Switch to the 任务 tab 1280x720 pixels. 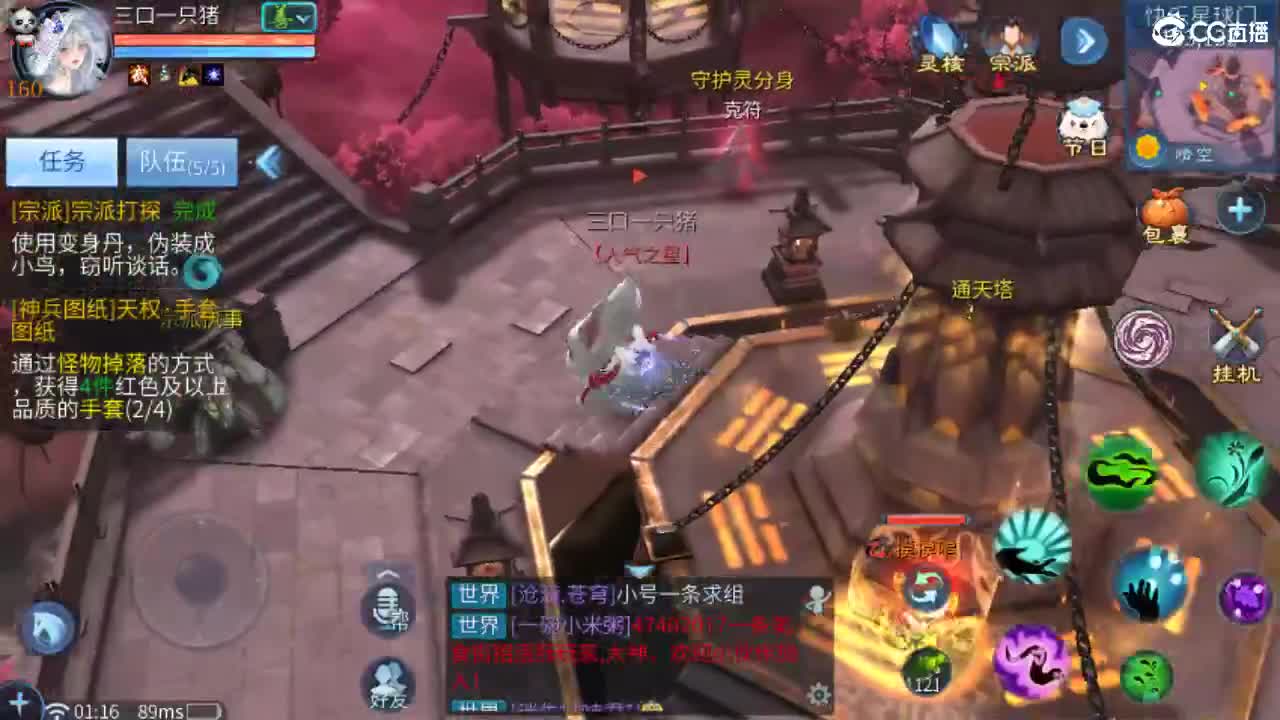pos(62,162)
